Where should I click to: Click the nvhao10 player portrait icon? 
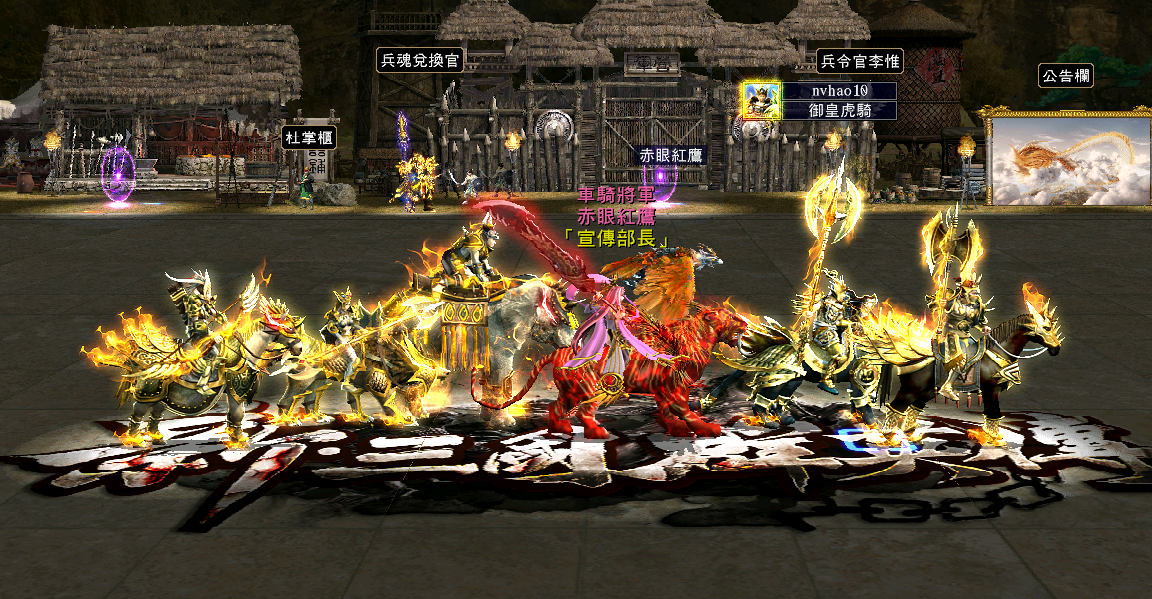[x=761, y=100]
